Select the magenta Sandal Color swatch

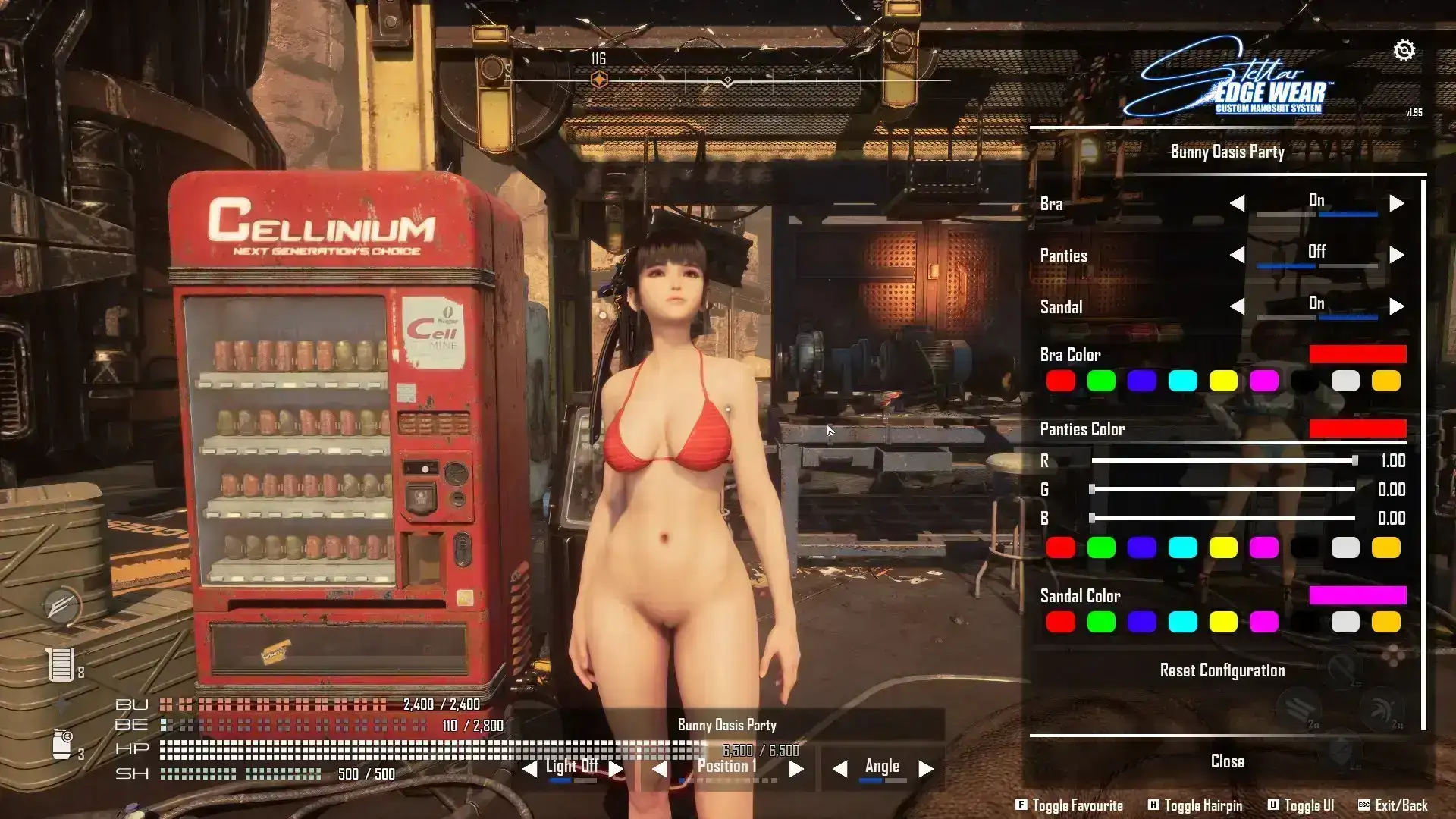click(1264, 622)
